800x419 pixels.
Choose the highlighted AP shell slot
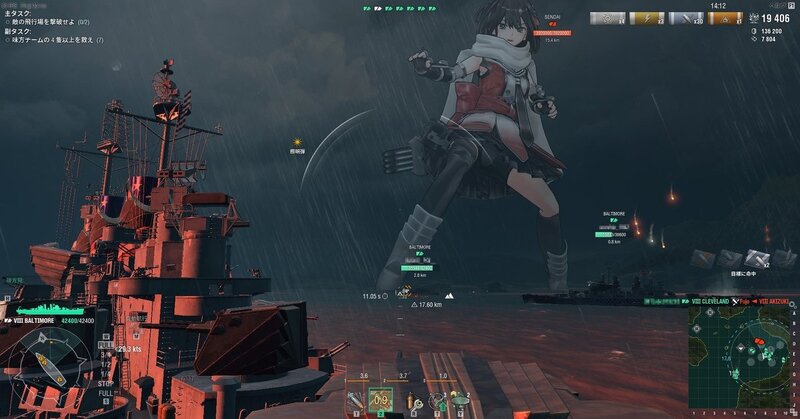pyautogui.click(x=380, y=401)
